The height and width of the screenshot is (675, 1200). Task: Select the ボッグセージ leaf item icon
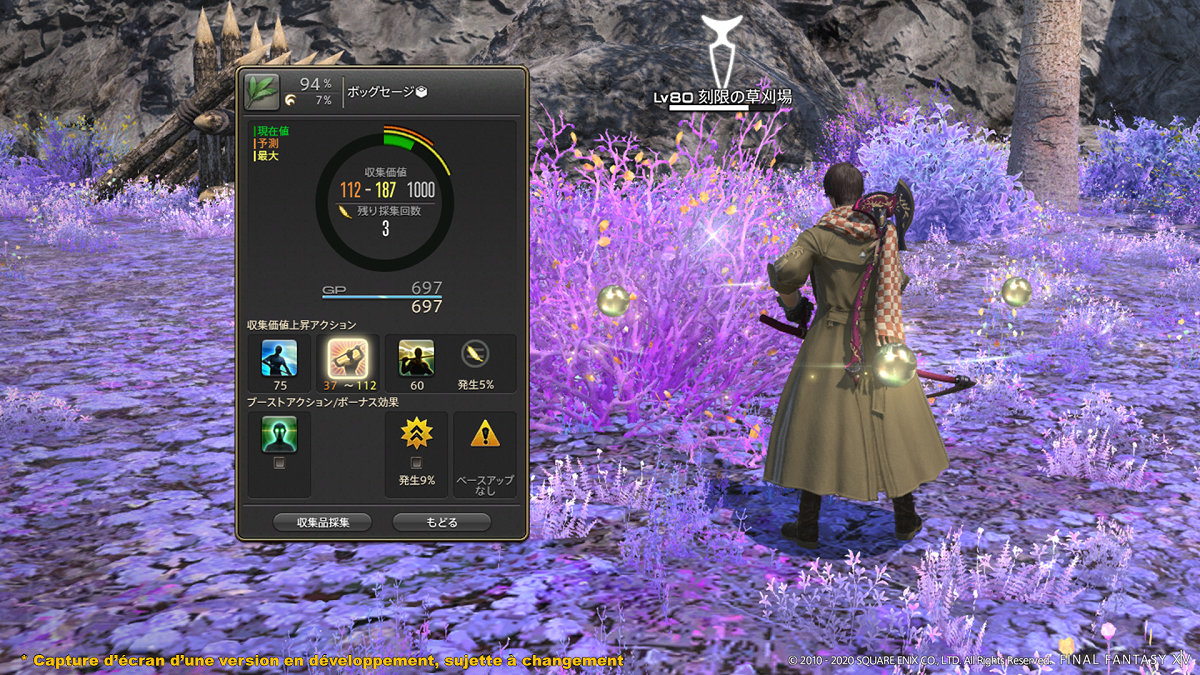click(x=262, y=92)
